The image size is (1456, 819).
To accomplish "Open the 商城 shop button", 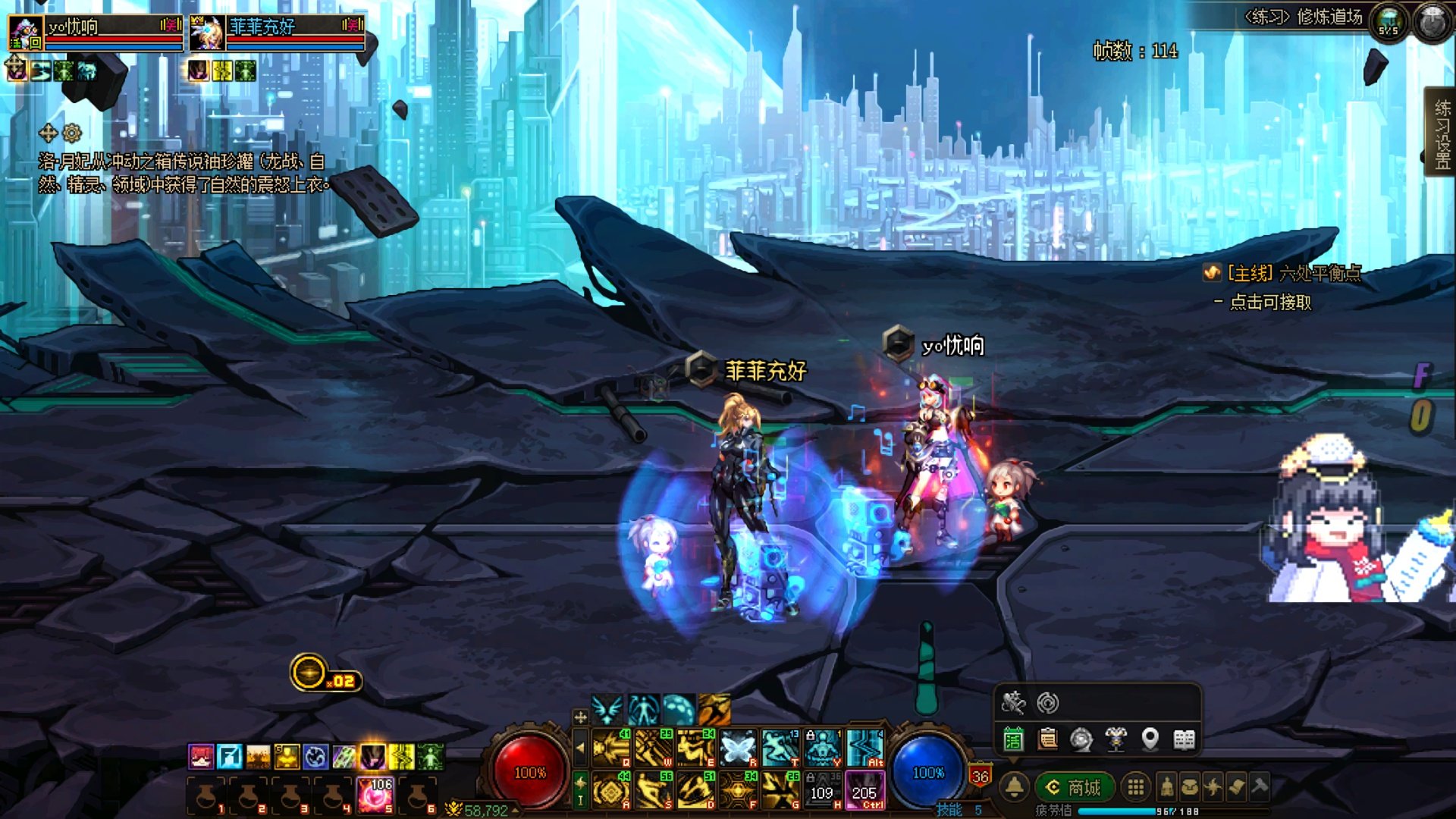I will [1075, 788].
